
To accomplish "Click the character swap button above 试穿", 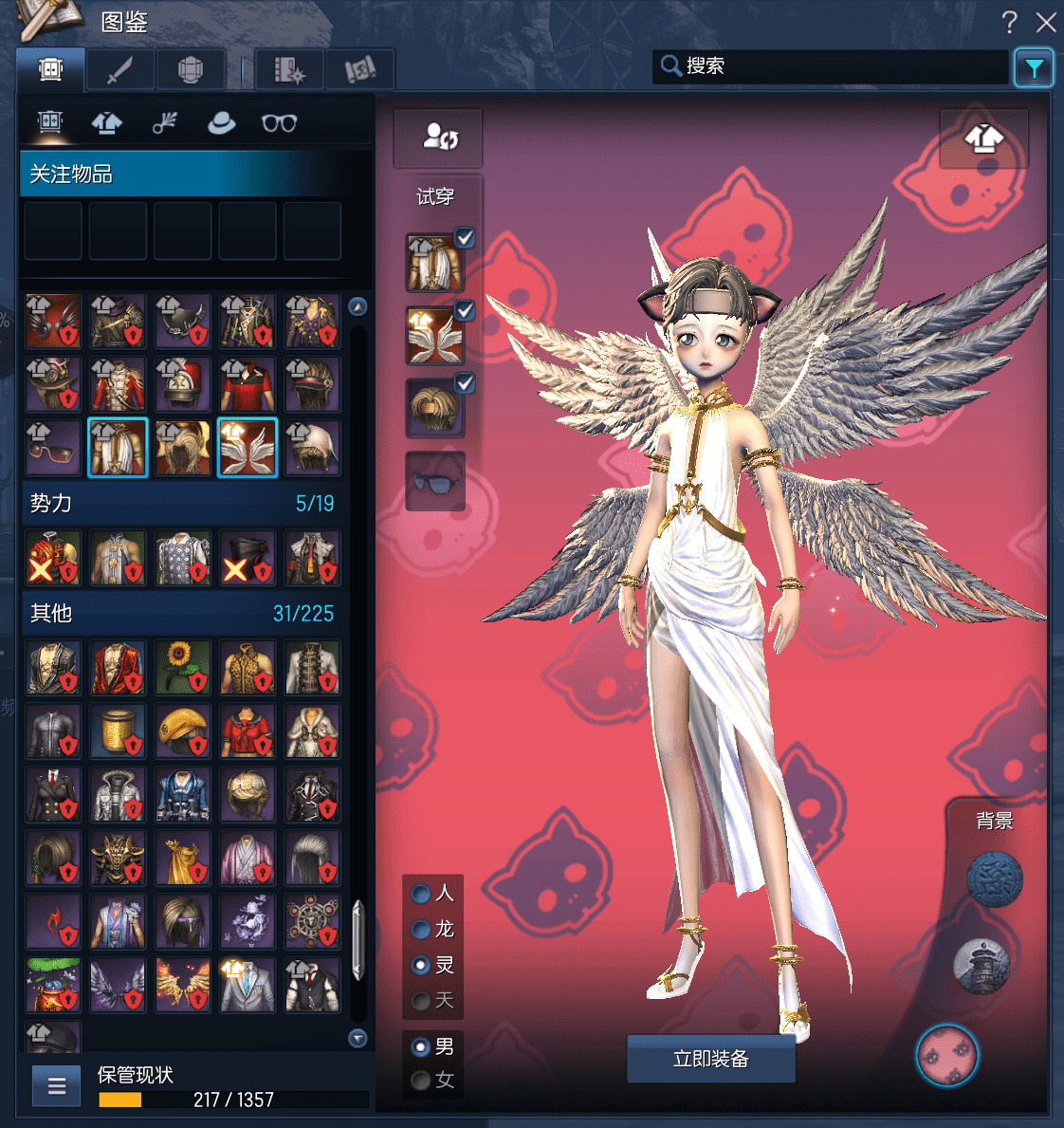I will click(x=439, y=138).
